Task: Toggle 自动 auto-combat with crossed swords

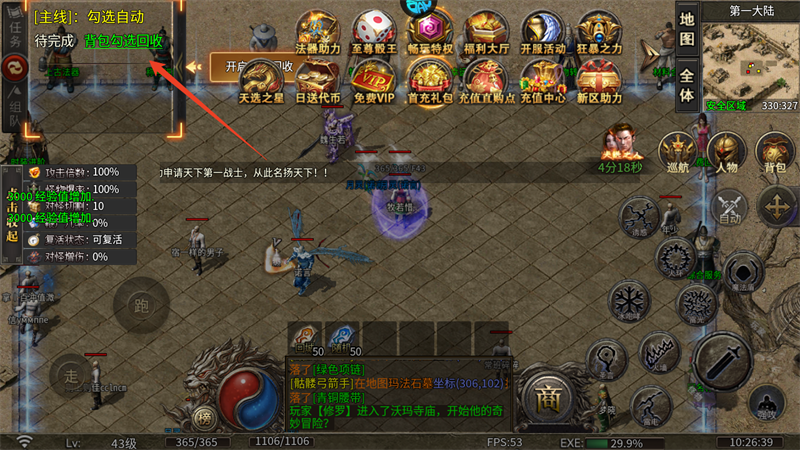Action: (728, 207)
